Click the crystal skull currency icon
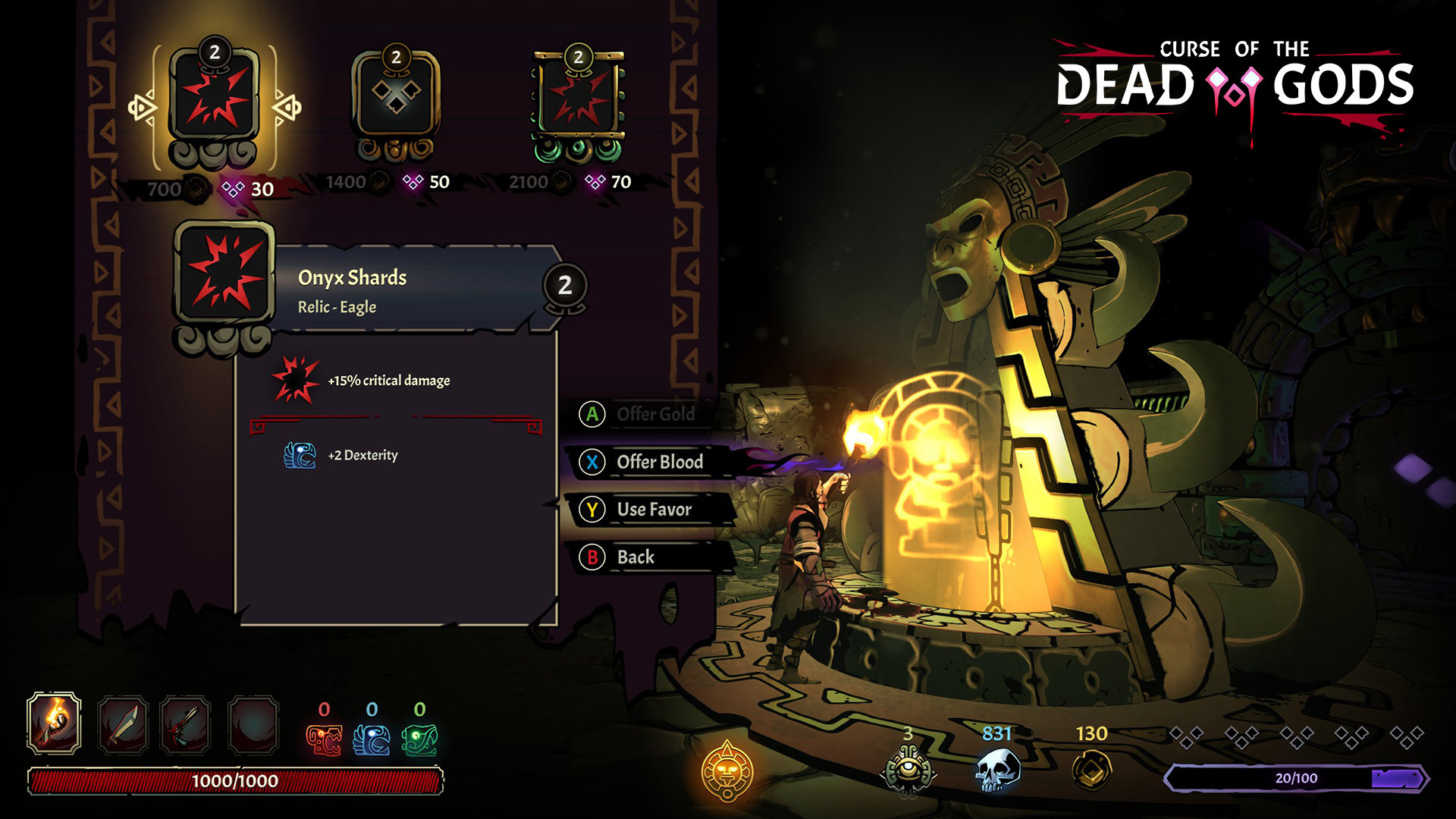This screenshot has width=1456, height=819. (x=996, y=770)
